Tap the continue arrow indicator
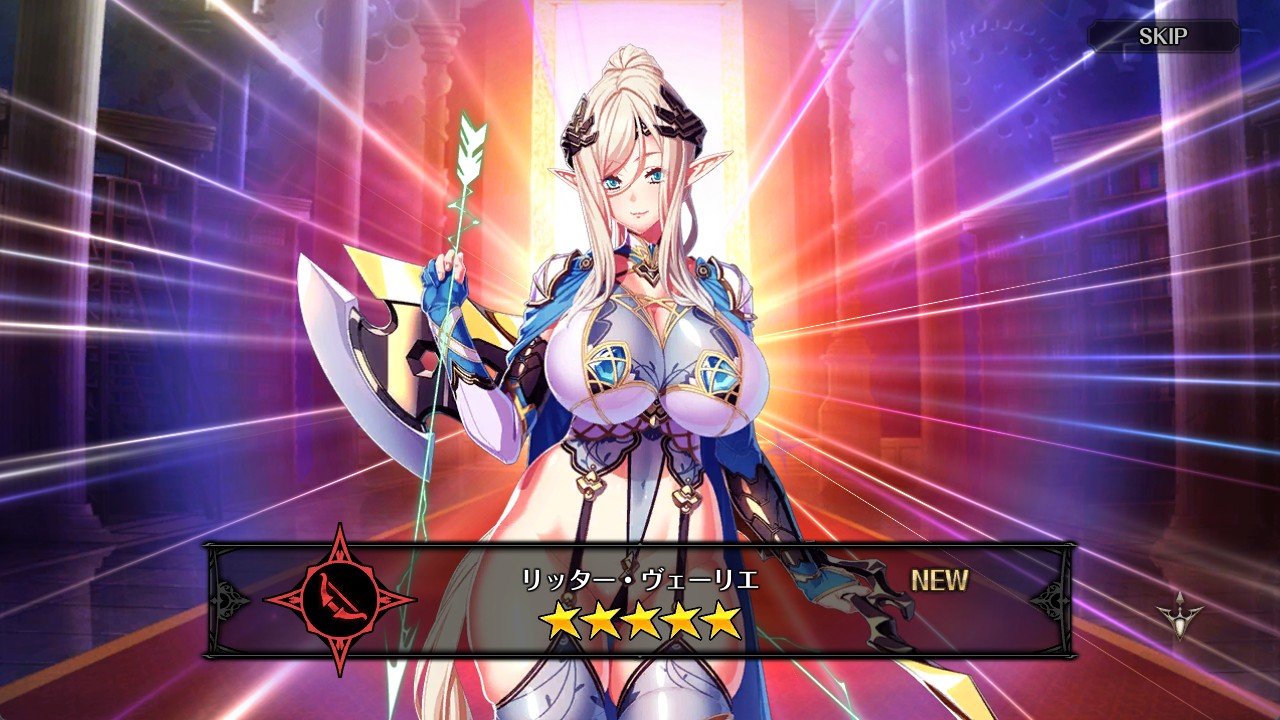 point(1180,615)
